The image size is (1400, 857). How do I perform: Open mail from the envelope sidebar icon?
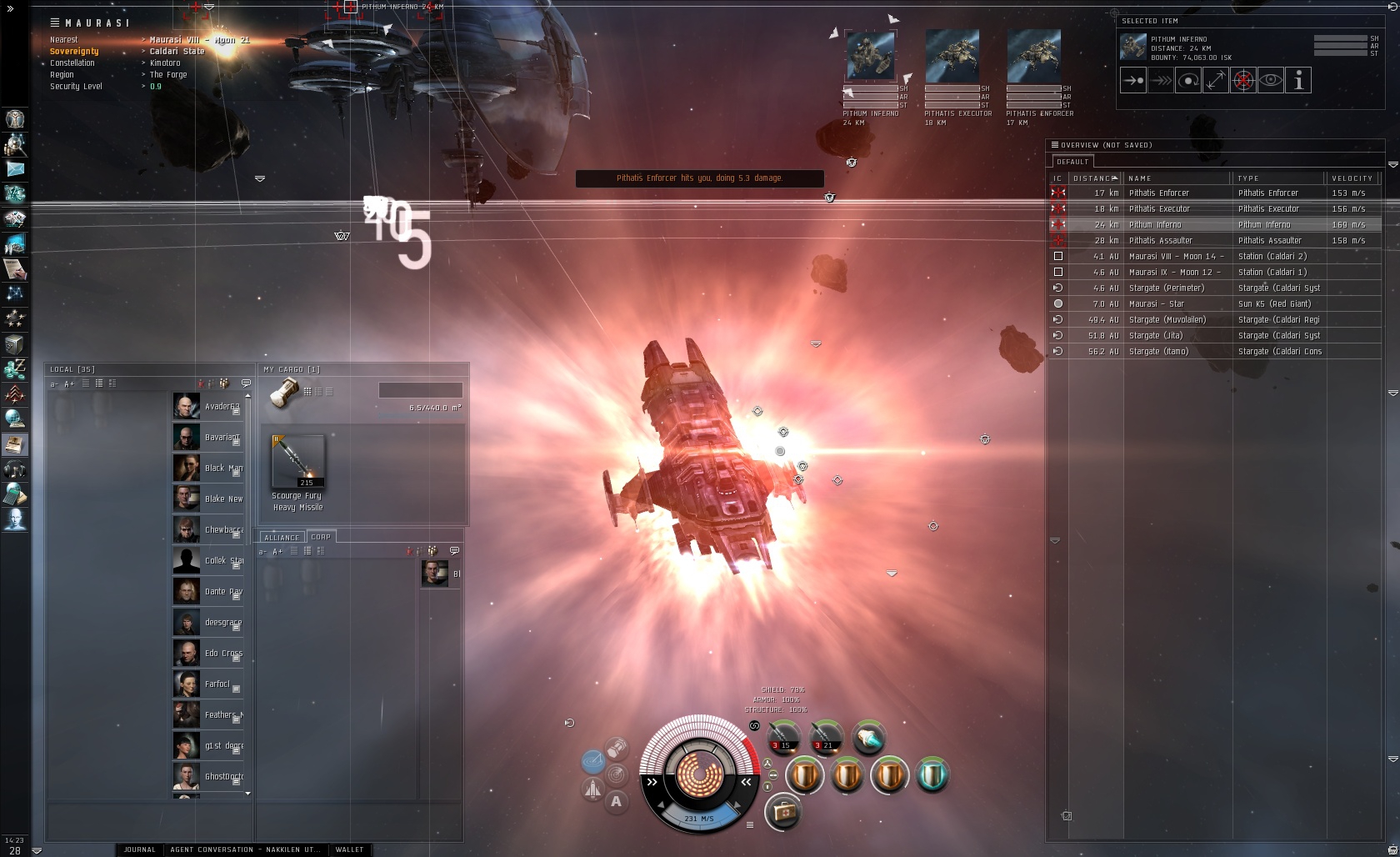[15, 168]
